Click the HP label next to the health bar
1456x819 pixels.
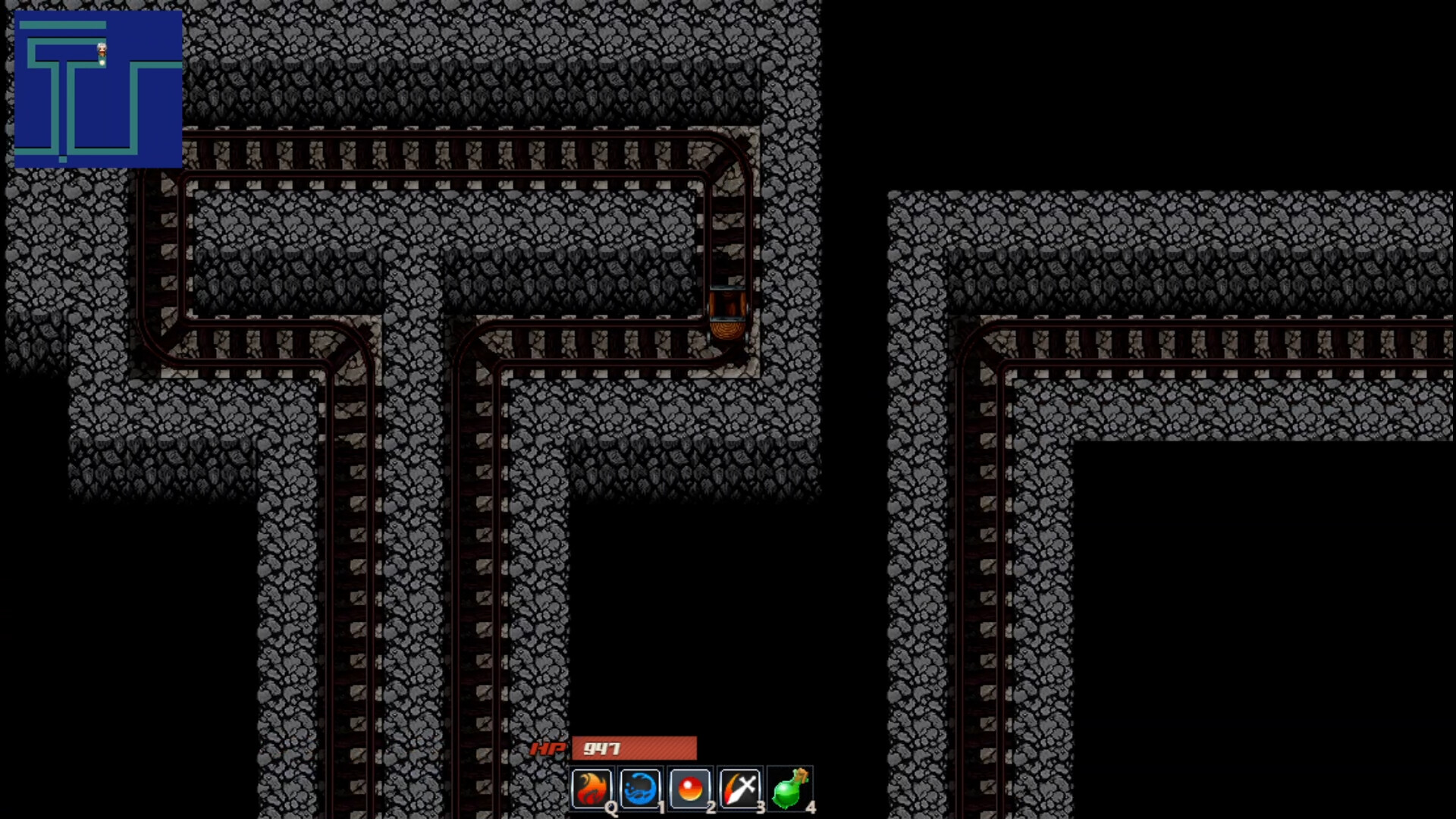click(548, 749)
